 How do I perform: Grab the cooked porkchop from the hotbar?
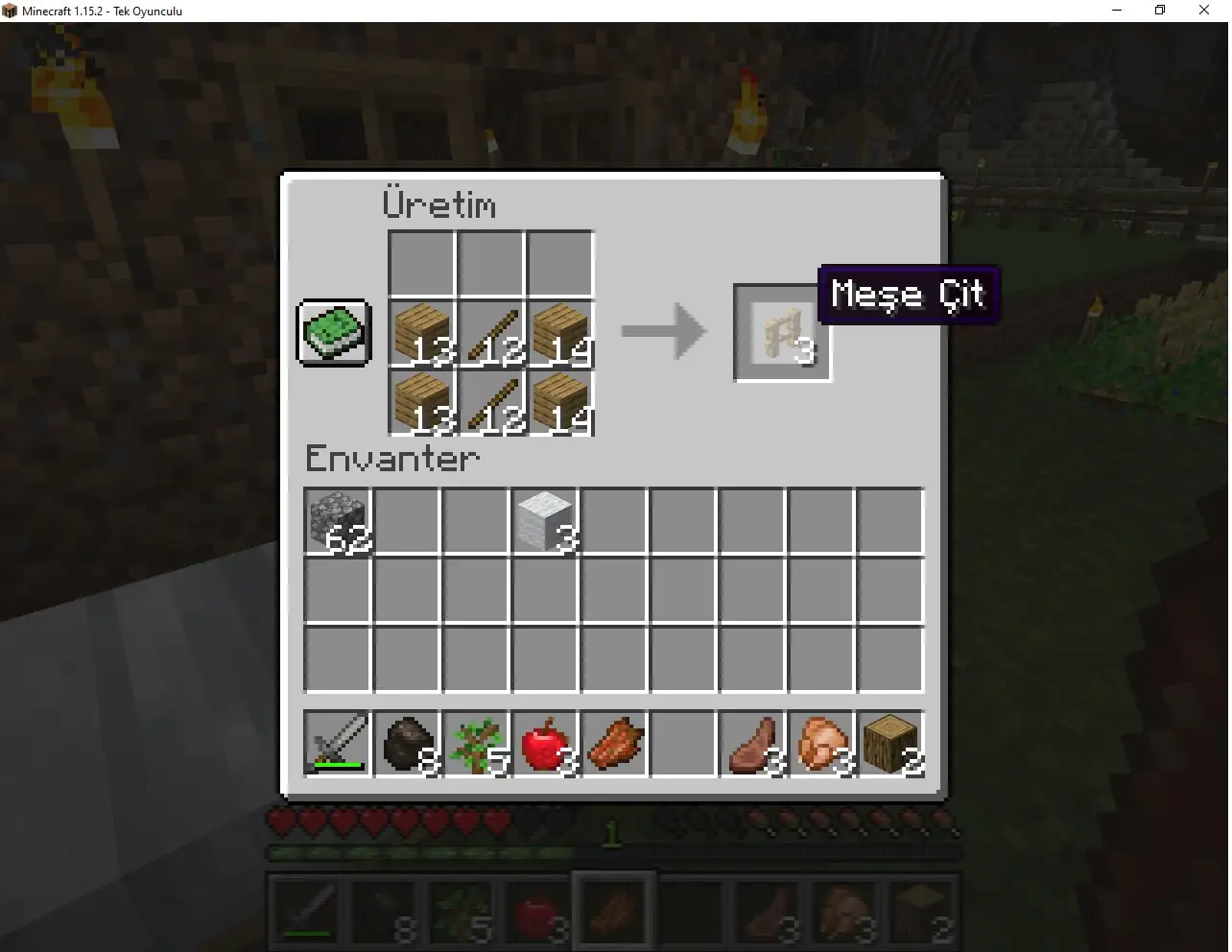[x=613, y=744]
